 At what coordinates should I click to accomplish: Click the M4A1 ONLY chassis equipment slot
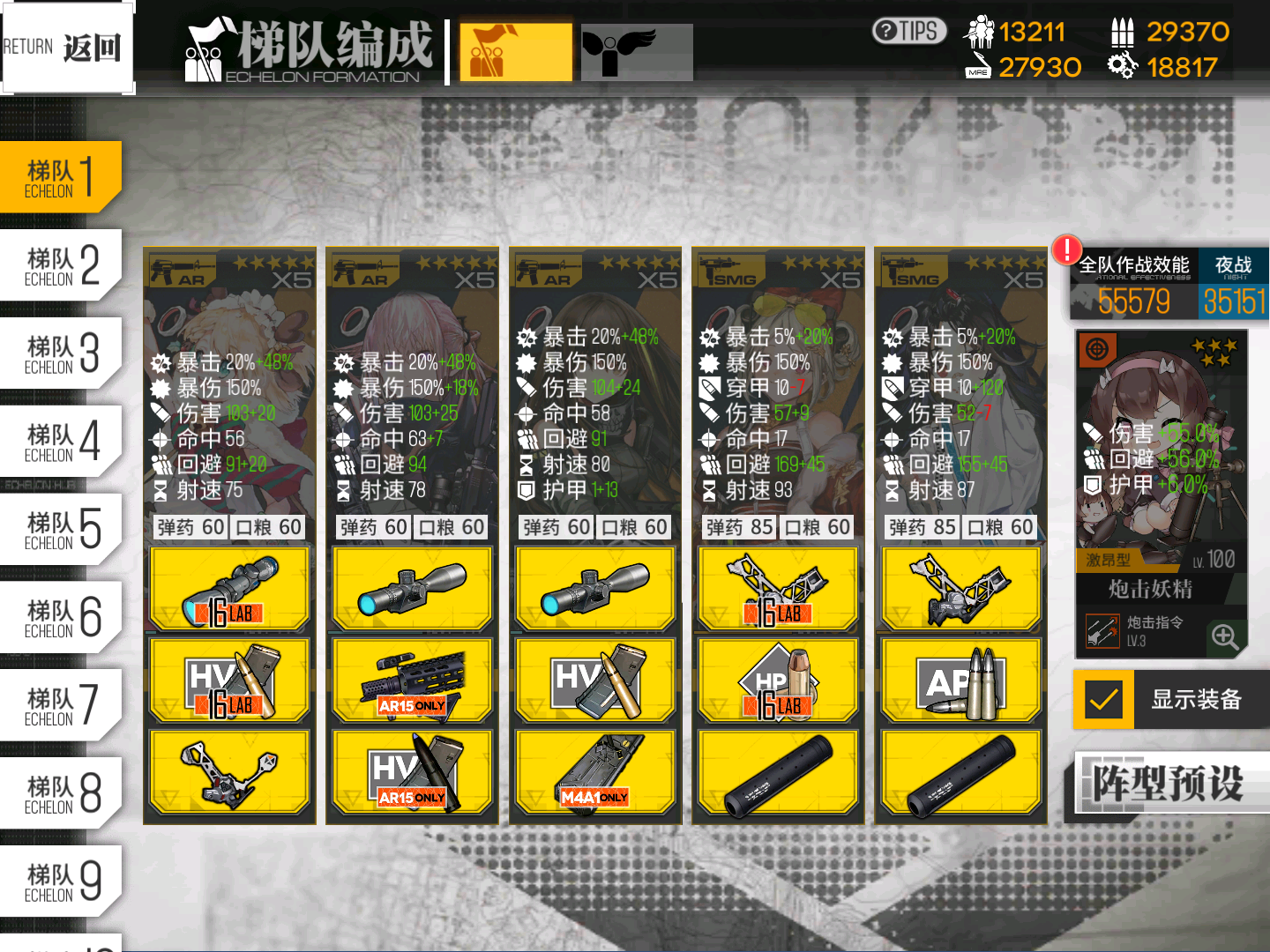coord(594,771)
